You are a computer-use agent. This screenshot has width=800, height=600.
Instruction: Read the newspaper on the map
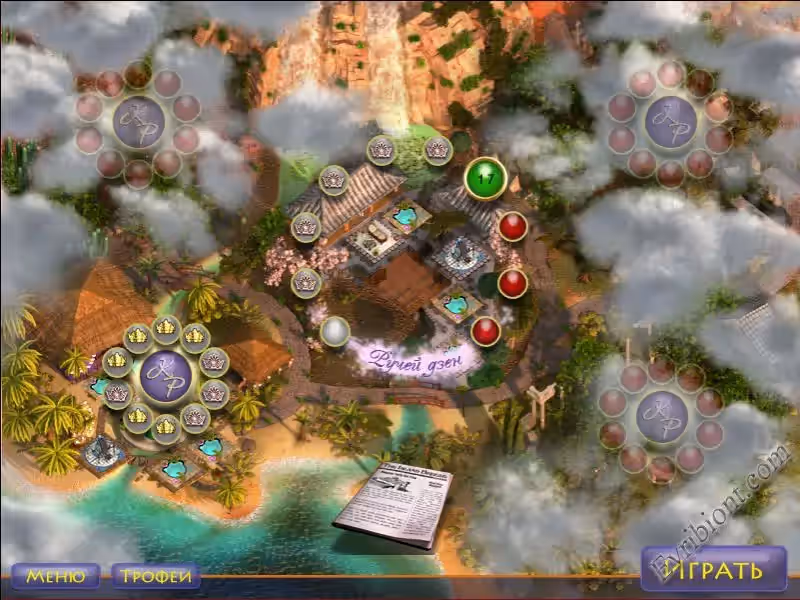[393, 504]
